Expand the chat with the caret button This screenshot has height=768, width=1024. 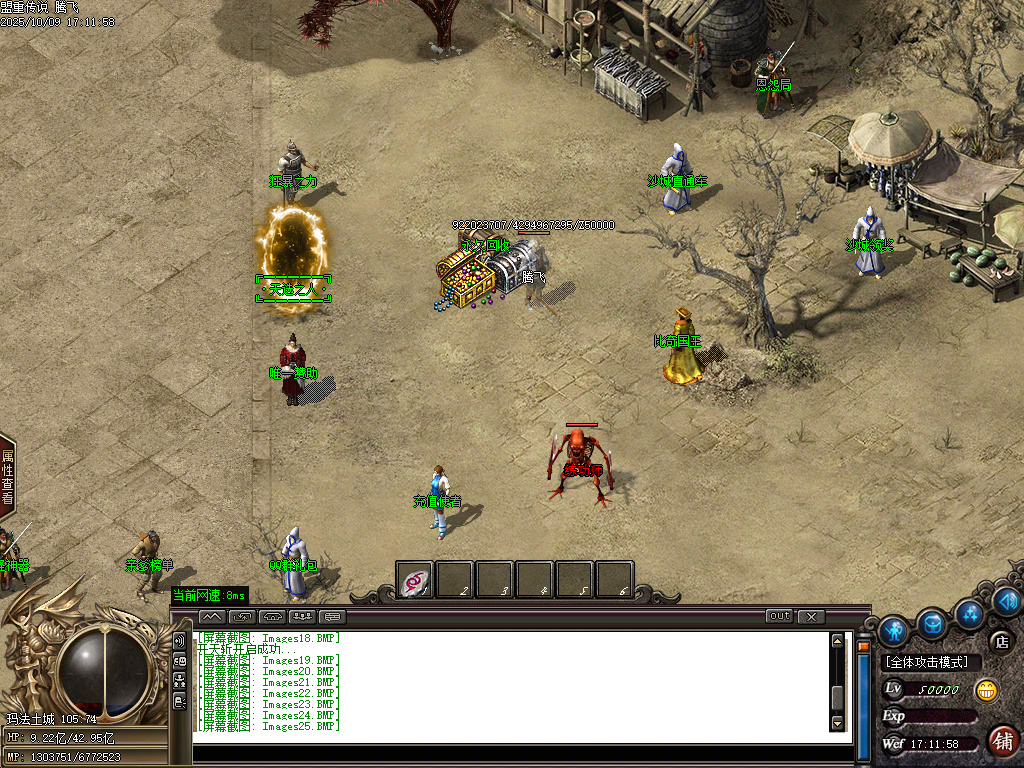pos(211,616)
